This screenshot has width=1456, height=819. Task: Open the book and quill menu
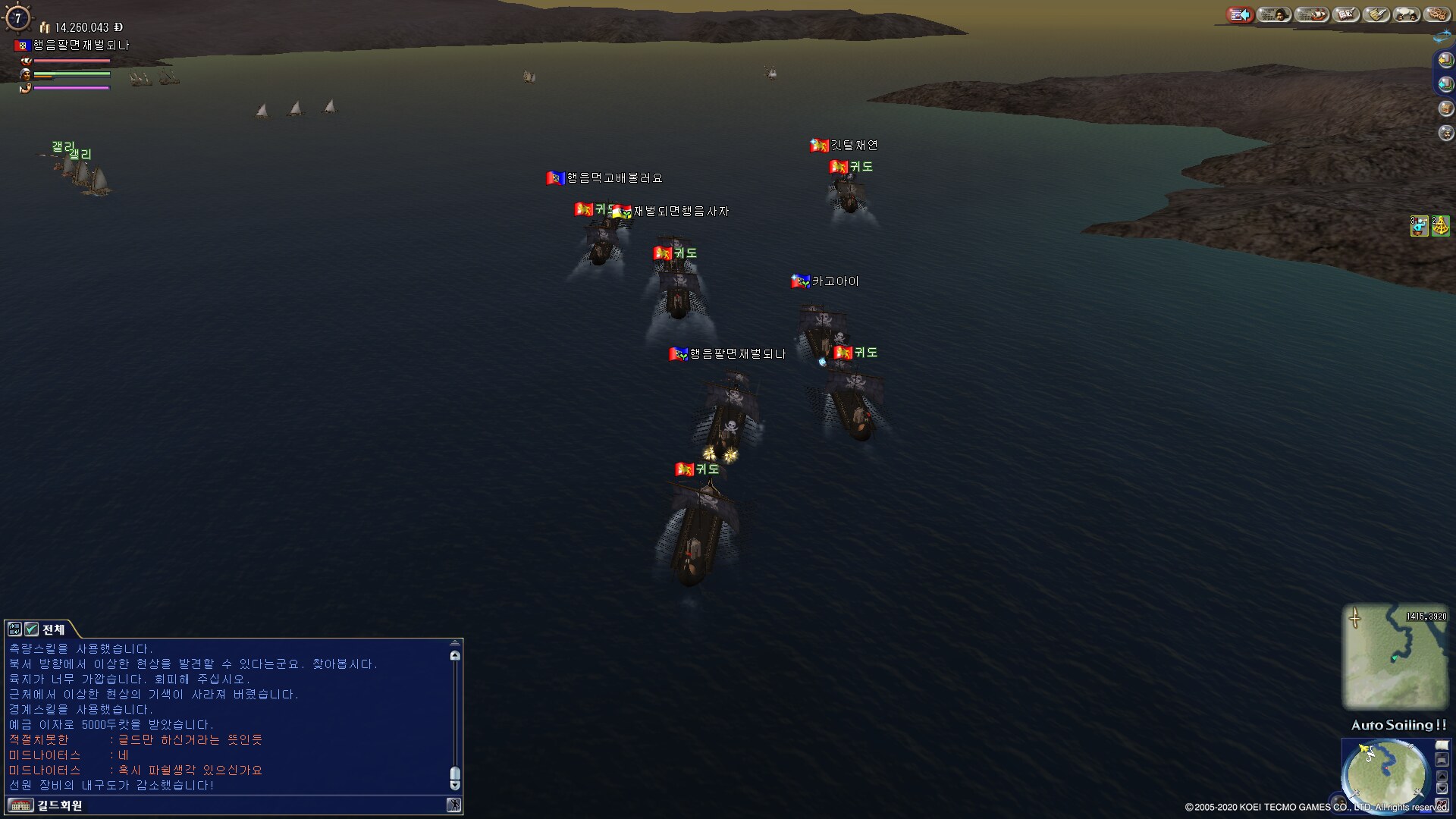[x=1346, y=14]
